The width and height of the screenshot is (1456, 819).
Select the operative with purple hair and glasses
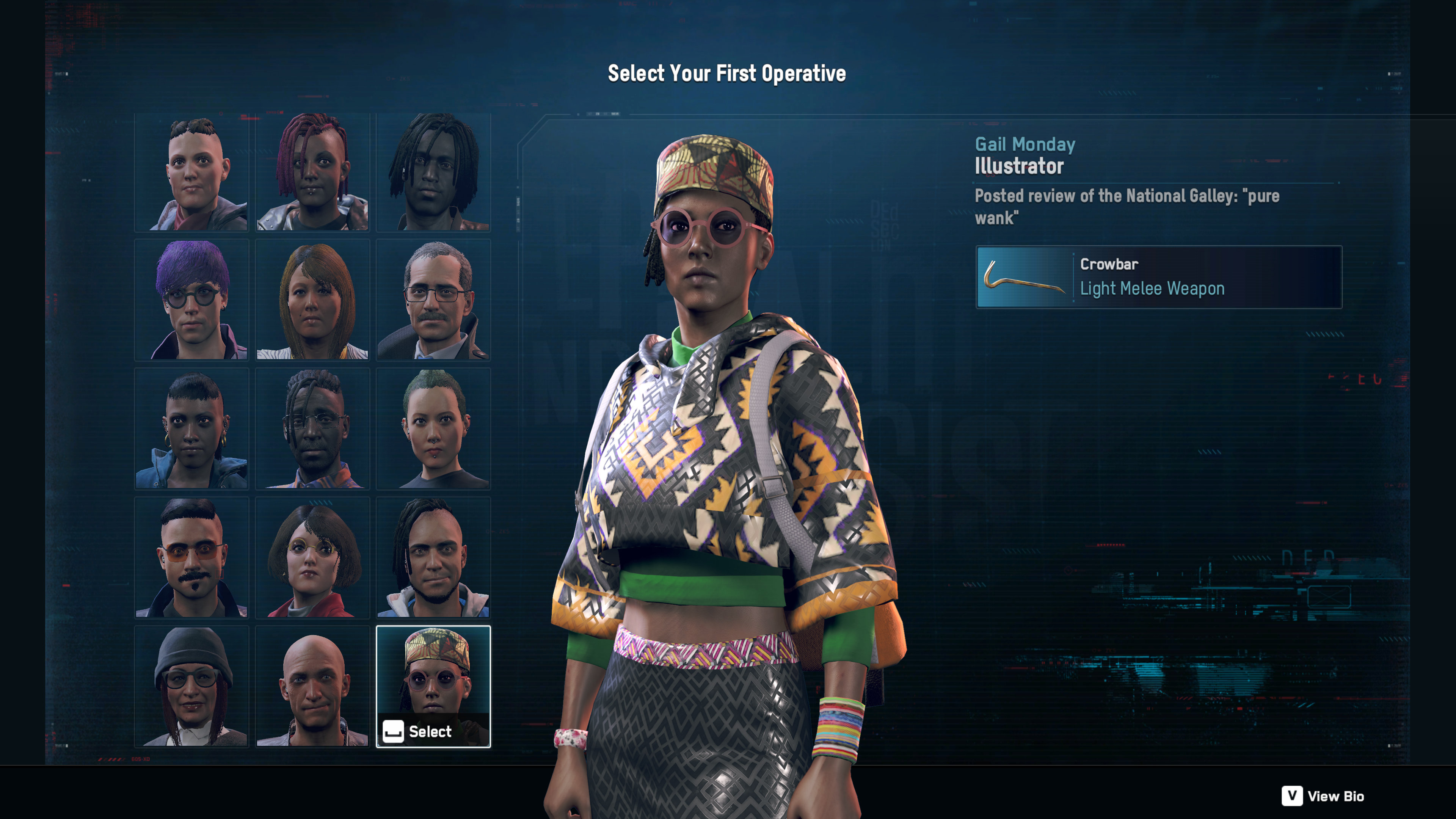pos(191,300)
